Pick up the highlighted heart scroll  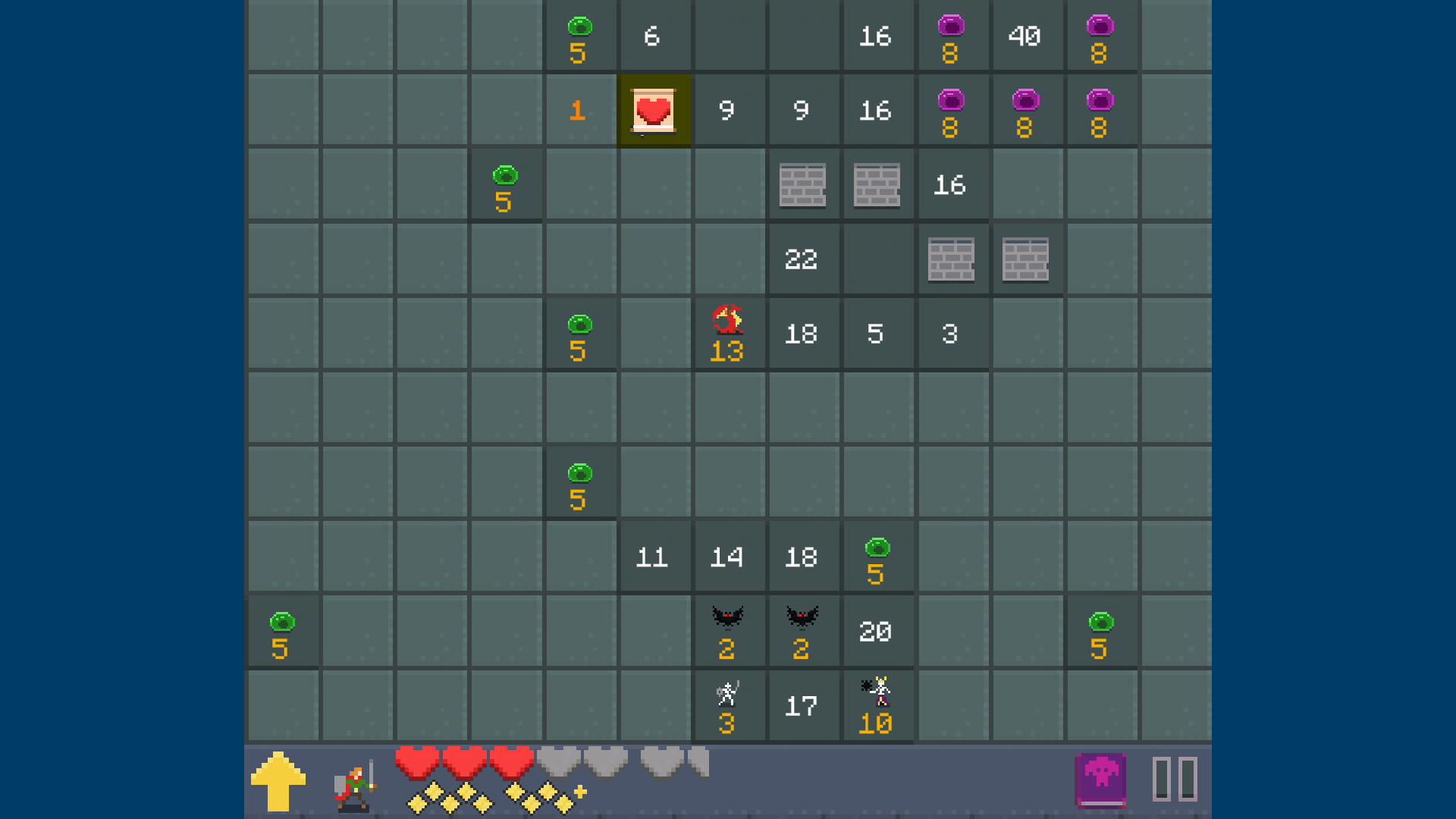tap(654, 109)
